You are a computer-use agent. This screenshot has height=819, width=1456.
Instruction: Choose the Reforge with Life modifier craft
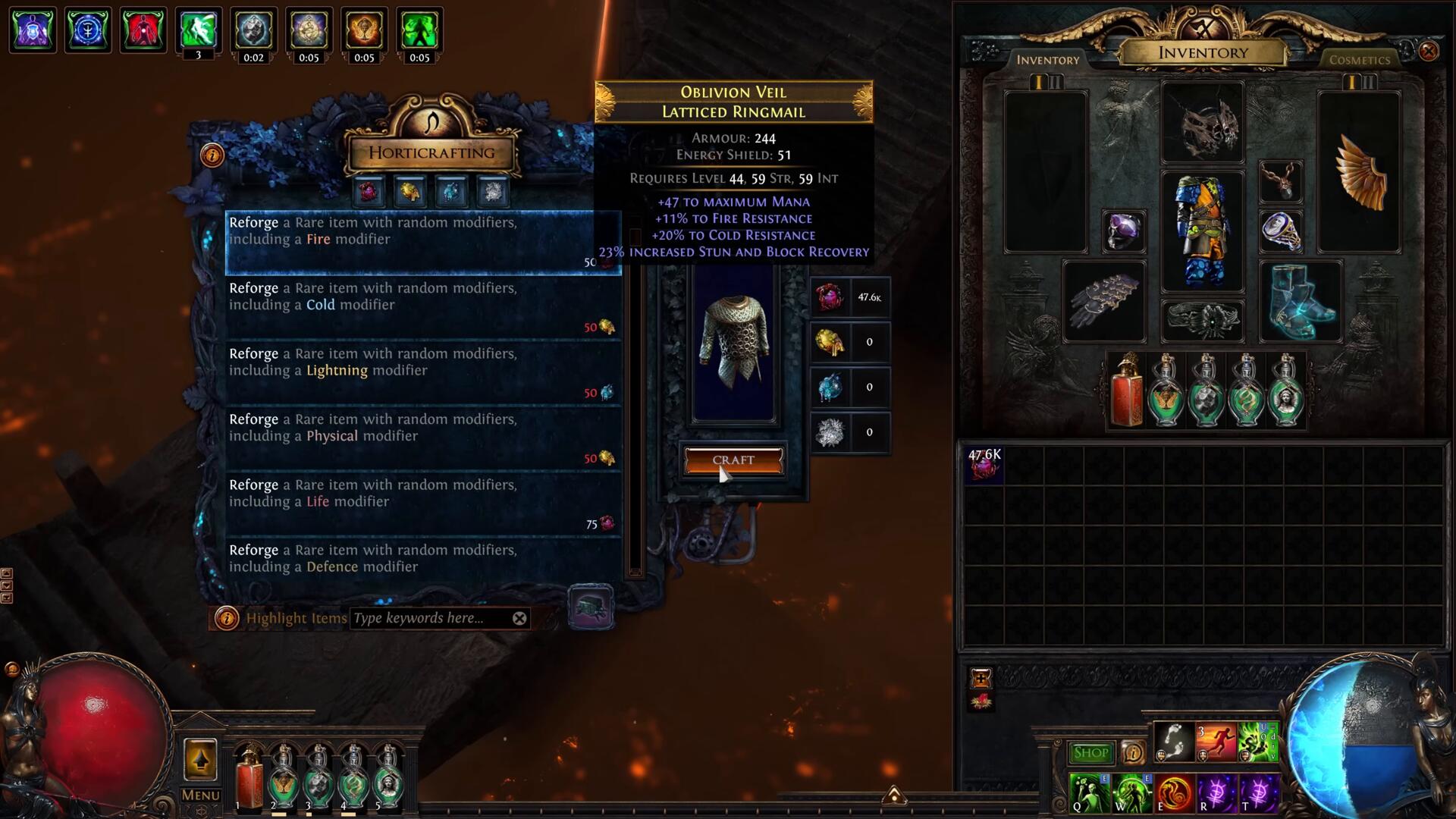(x=422, y=504)
